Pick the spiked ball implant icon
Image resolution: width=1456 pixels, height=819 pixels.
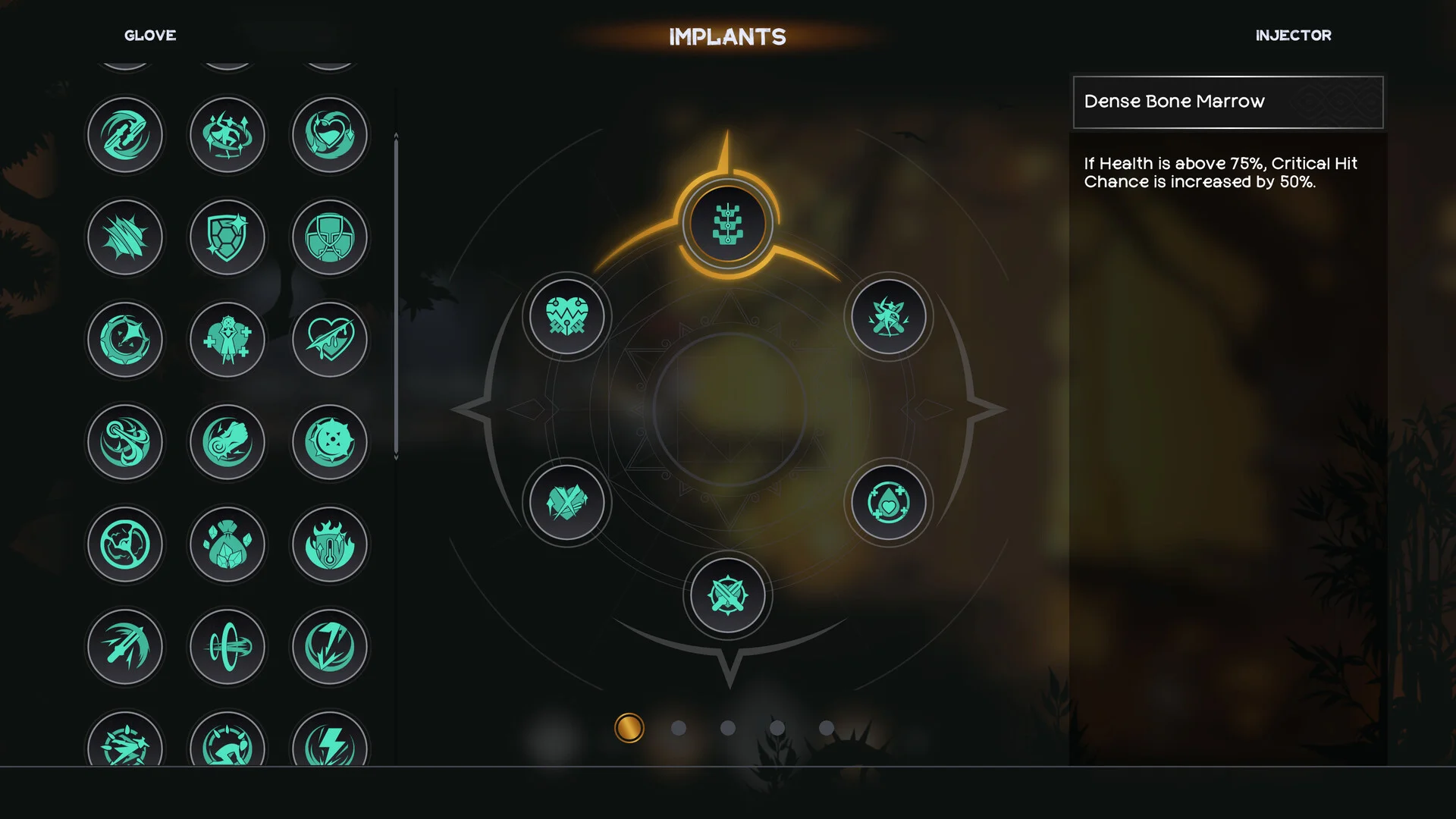(330, 442)
